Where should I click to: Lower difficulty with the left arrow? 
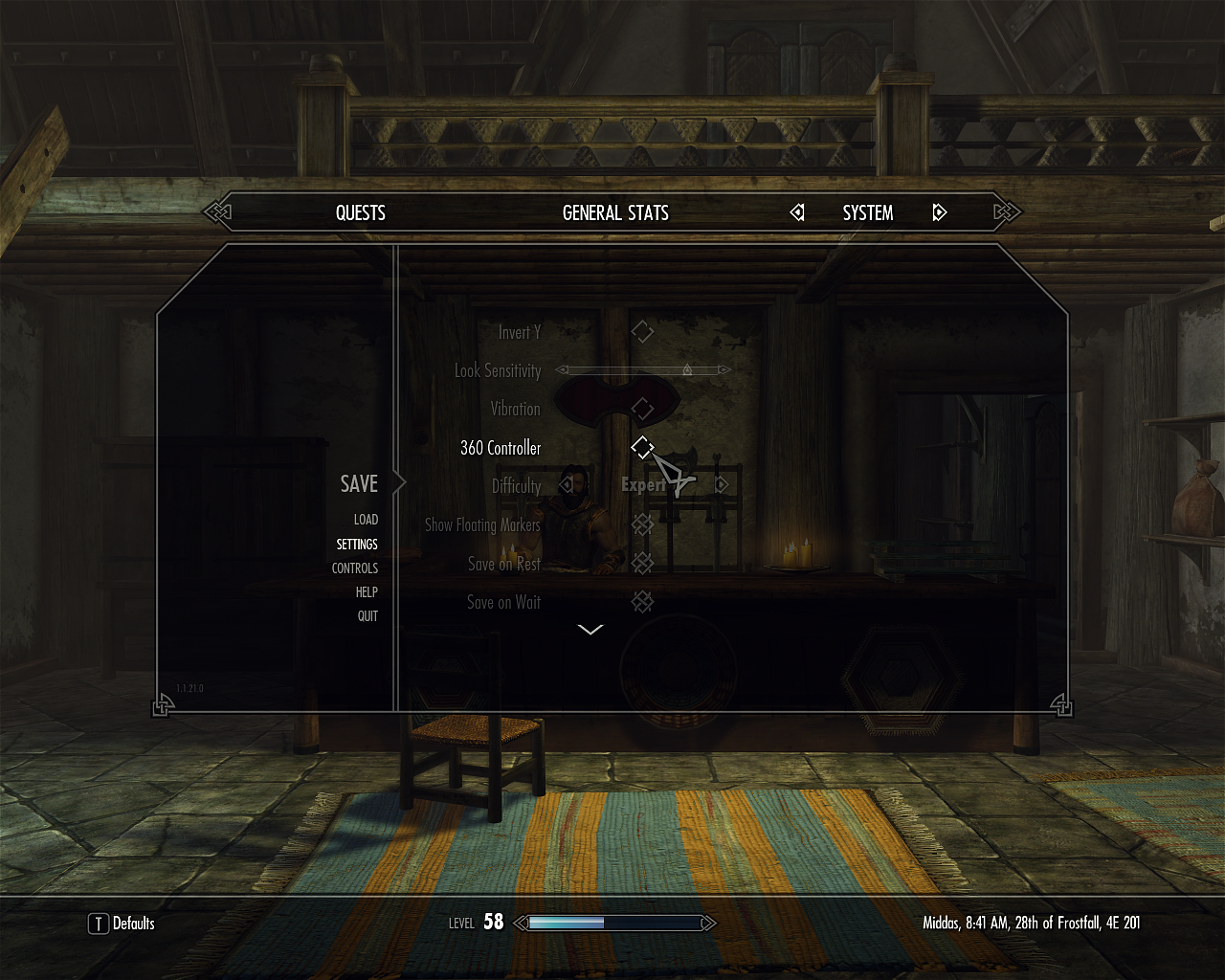566,485
